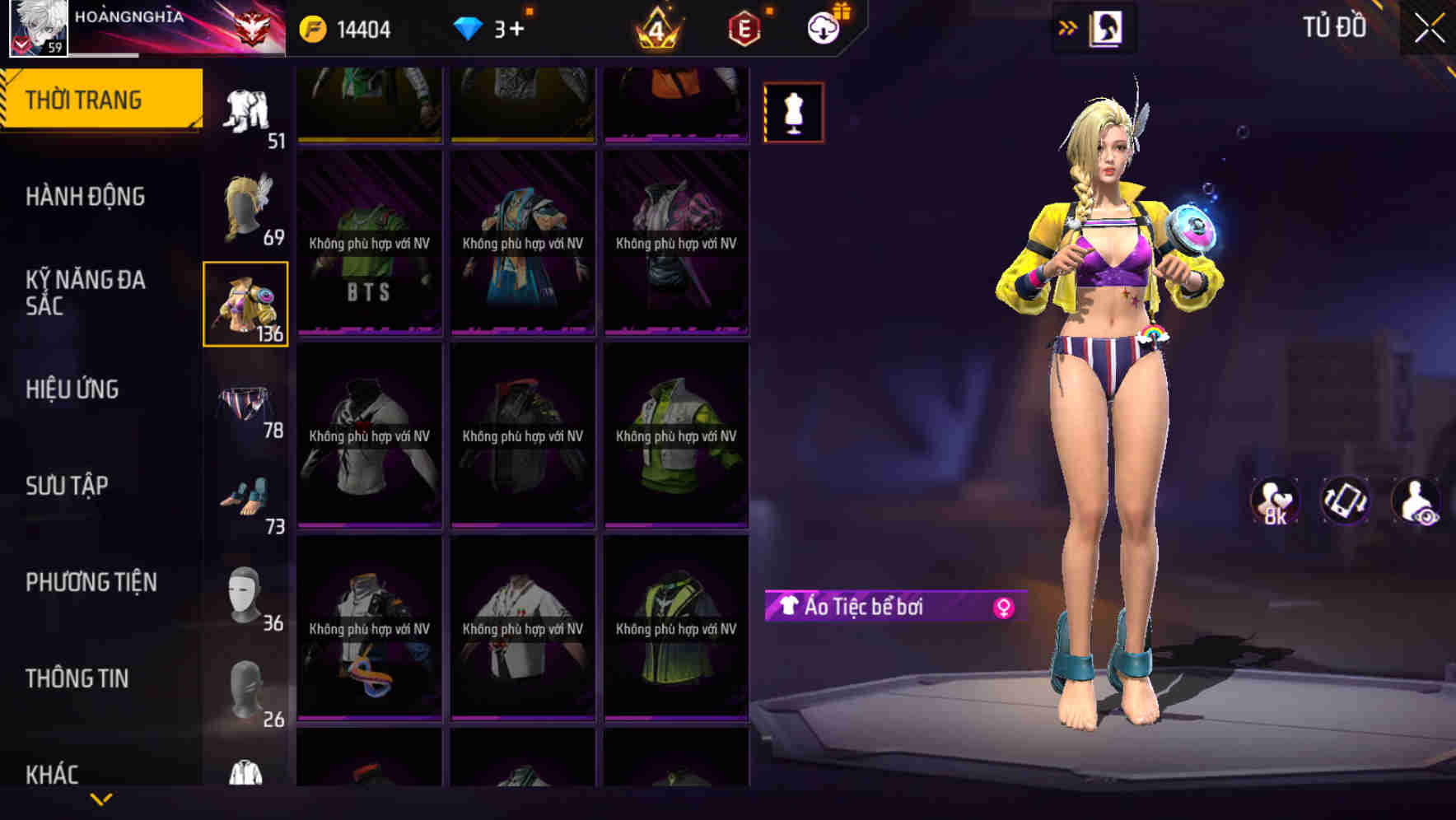Viewport: 1456px width, 820px height.
Task: Select the swimwear bottoms category showing 78
Action: 245,403
